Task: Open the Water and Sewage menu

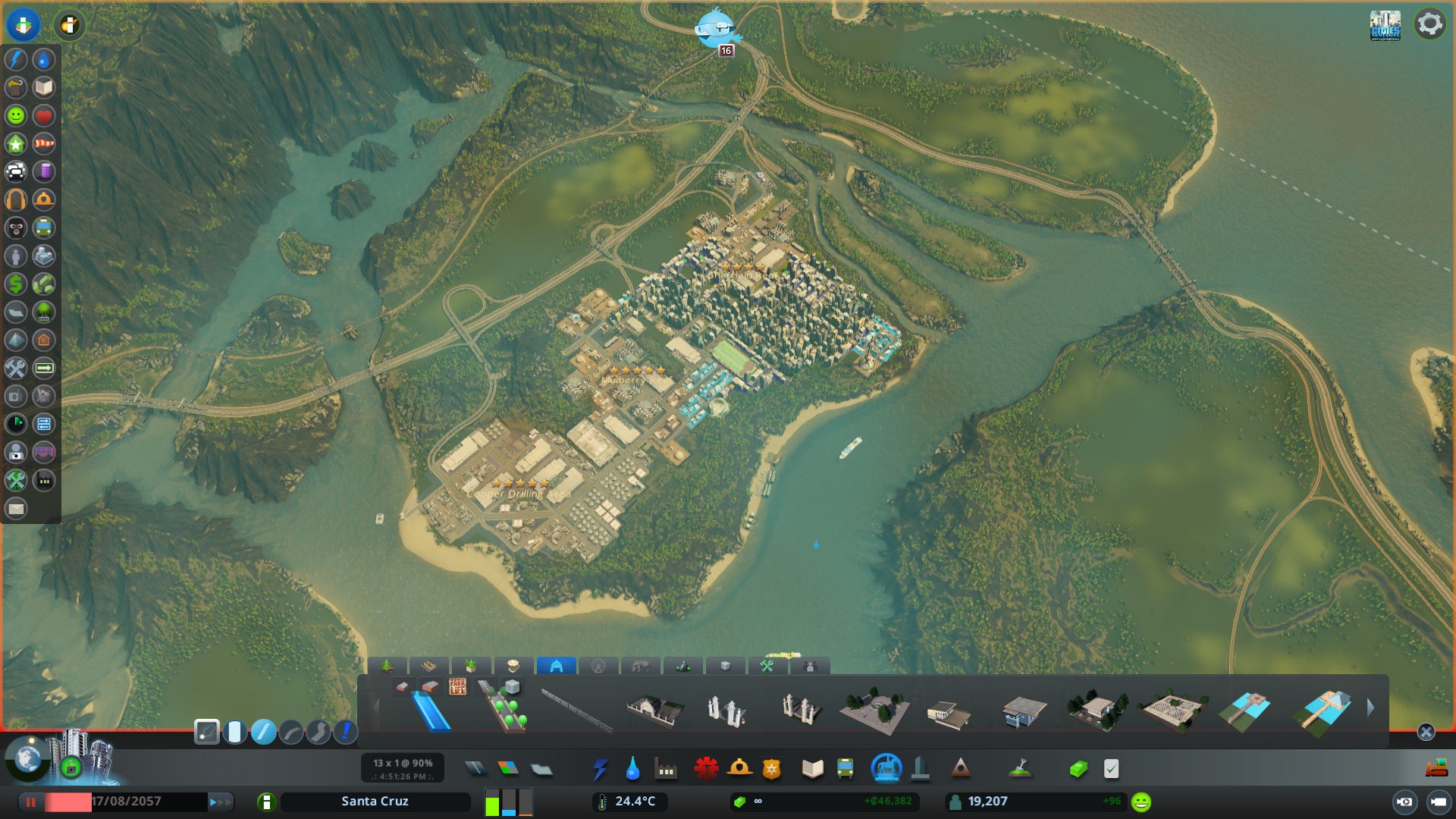Action: point(632,769)
